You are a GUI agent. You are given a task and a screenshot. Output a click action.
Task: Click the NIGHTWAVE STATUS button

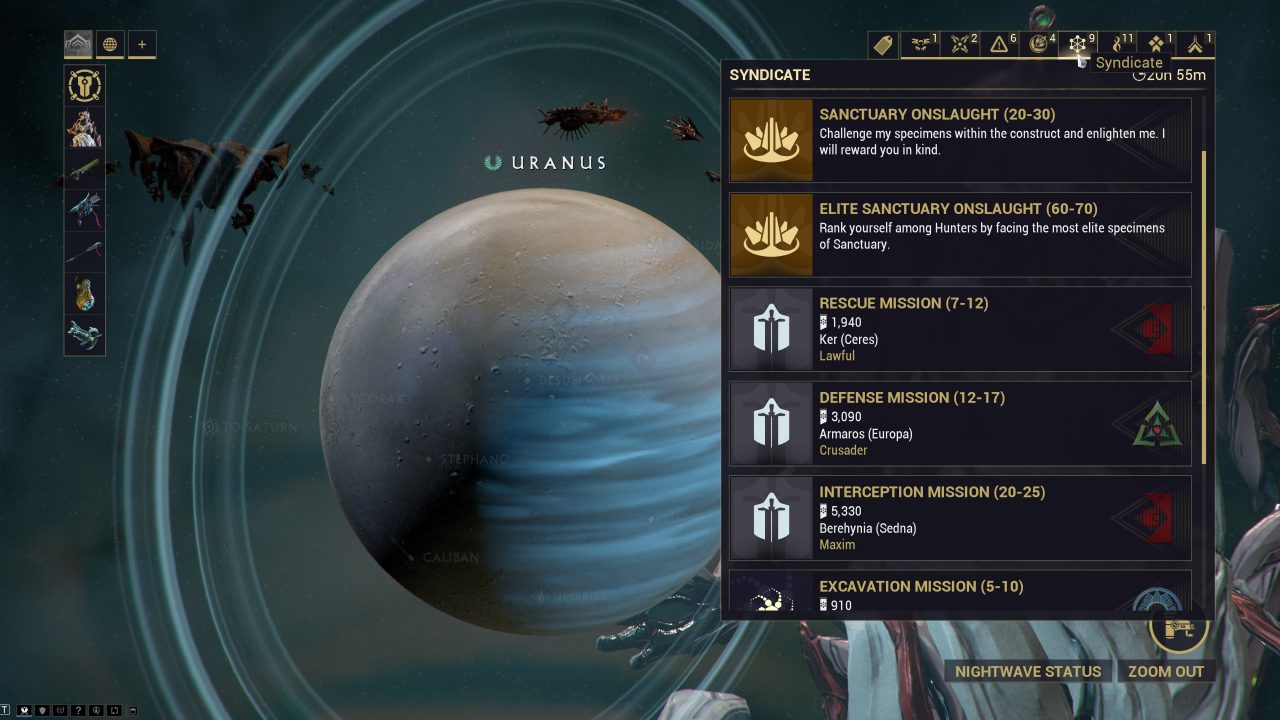[x=1027, y=671]
